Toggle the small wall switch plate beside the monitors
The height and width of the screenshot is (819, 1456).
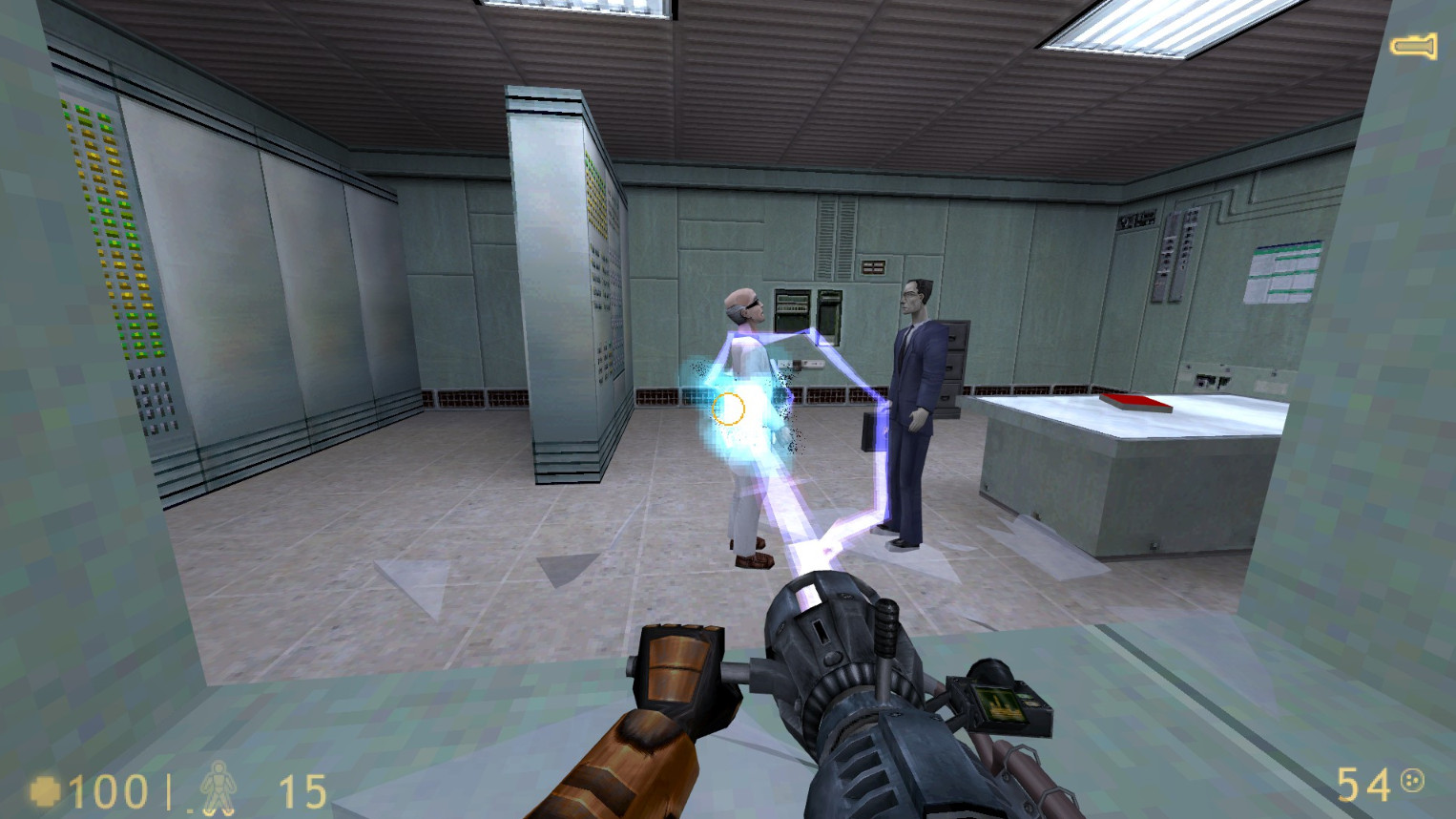[x=800, y=366]
